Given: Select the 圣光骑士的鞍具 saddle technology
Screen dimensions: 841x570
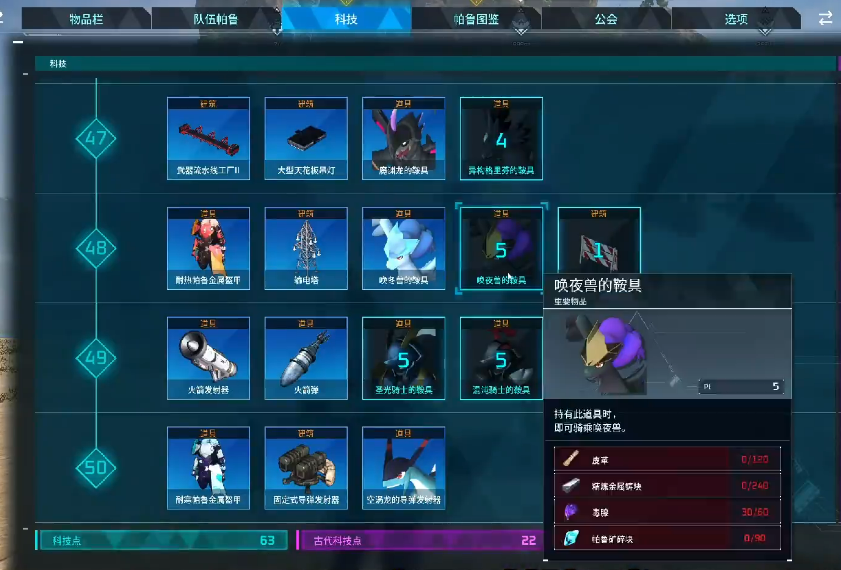Looking at the screenshot, I should 403,358.
